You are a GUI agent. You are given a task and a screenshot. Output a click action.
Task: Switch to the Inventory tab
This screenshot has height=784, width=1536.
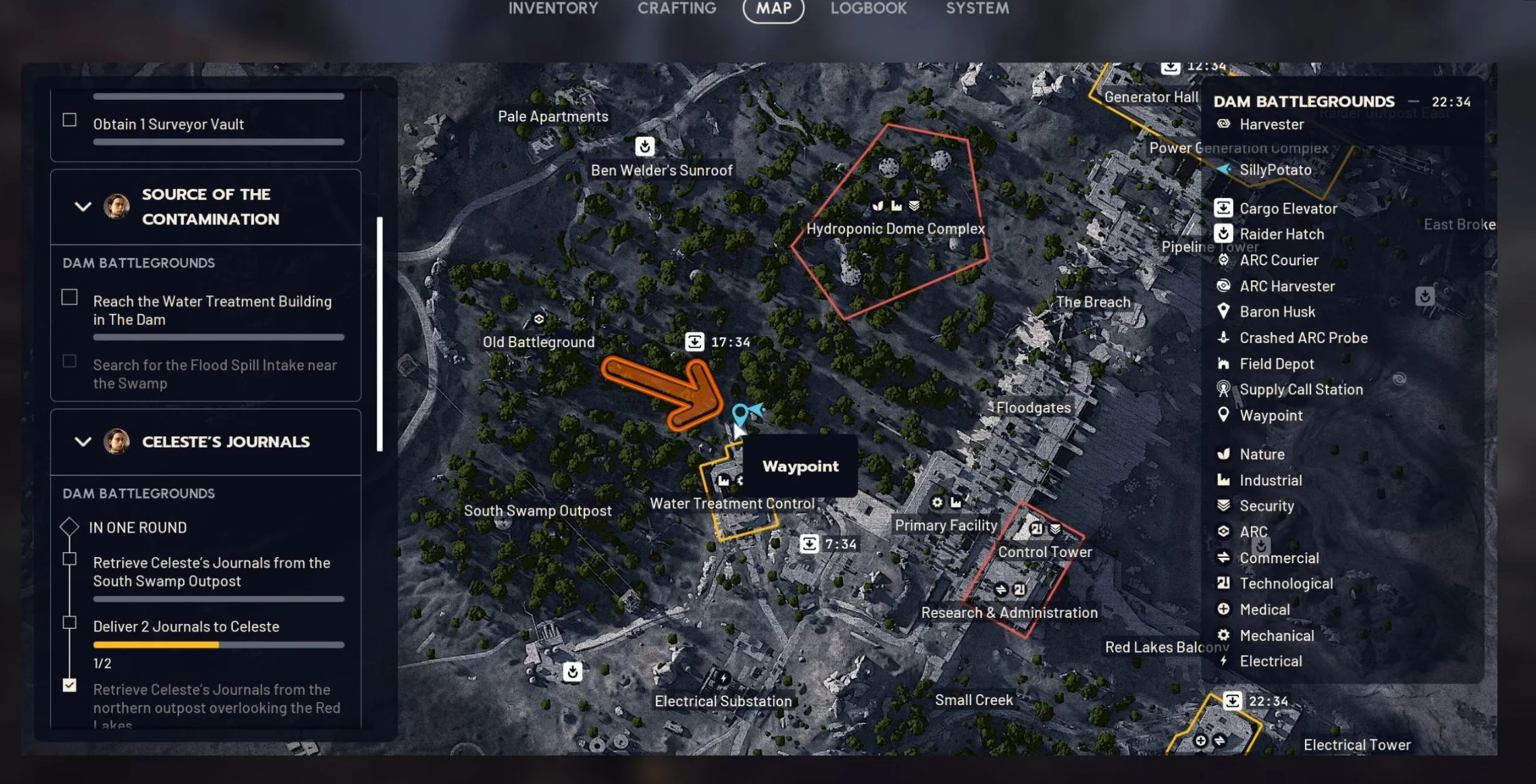[553, 9]
